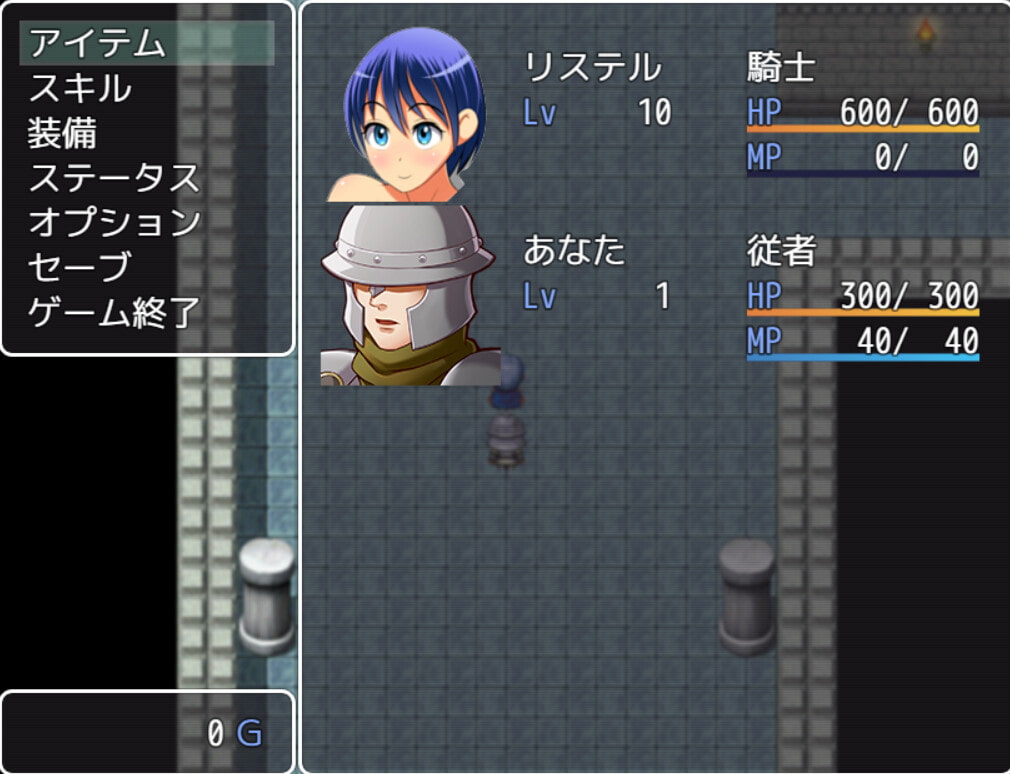Choose the ステータス (Status) entry

tap(114, 178)
